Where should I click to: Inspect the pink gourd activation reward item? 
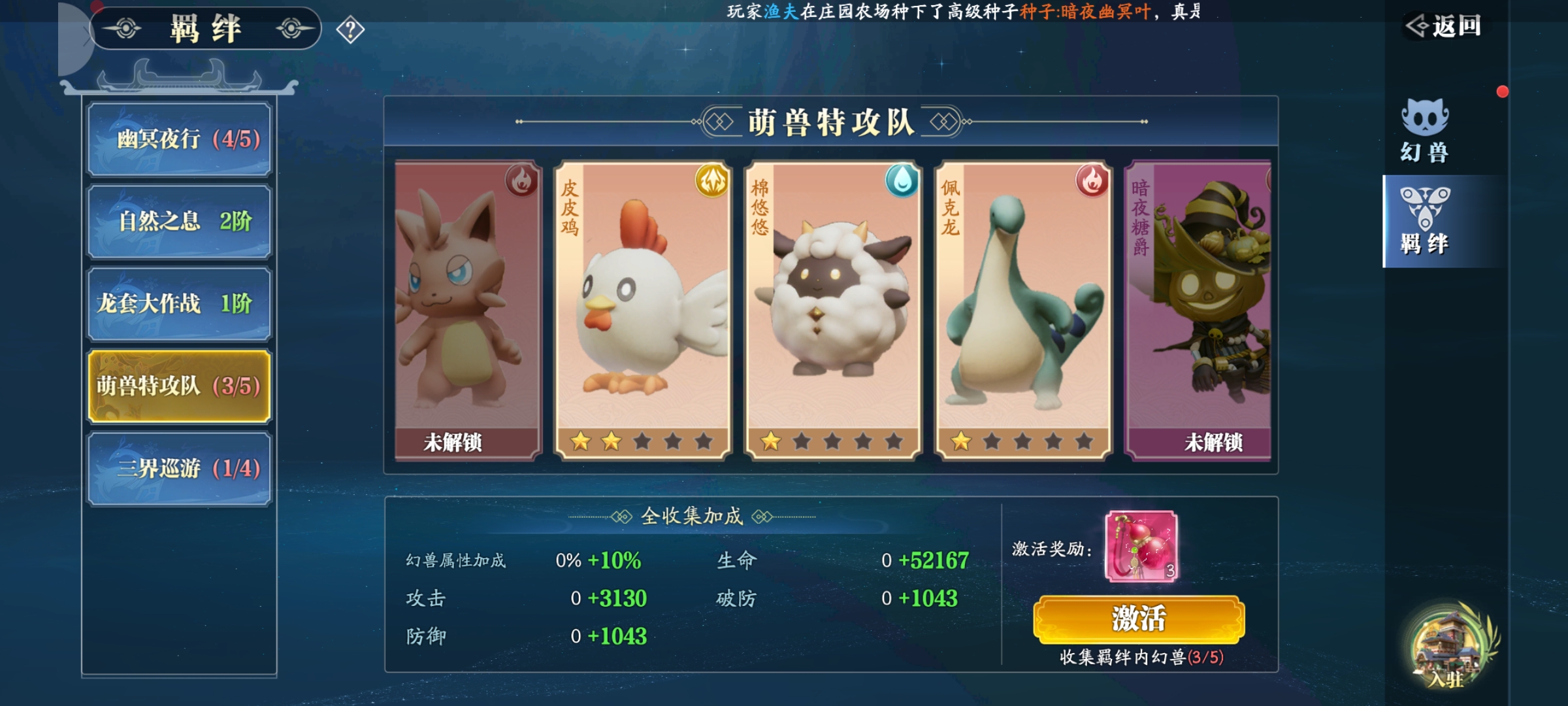[1141, 546]
